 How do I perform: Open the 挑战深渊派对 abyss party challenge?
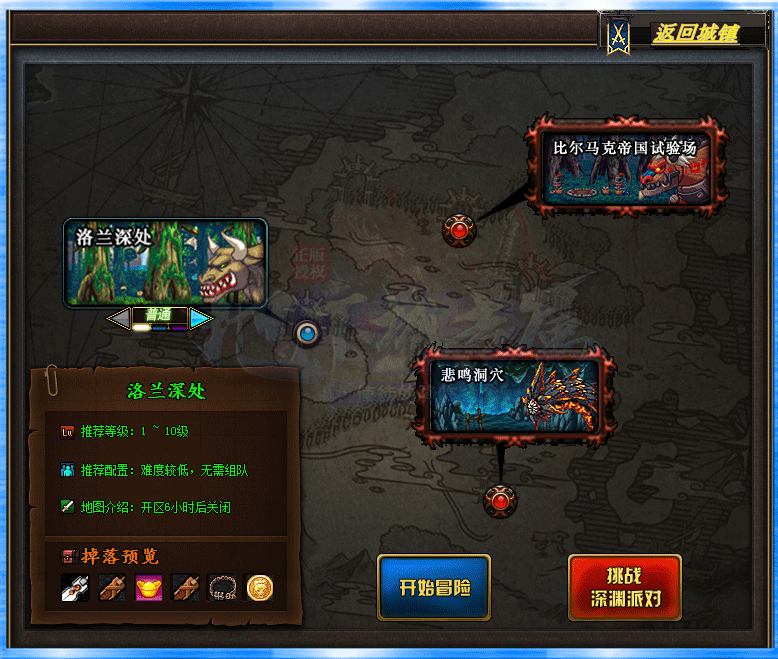624,589
